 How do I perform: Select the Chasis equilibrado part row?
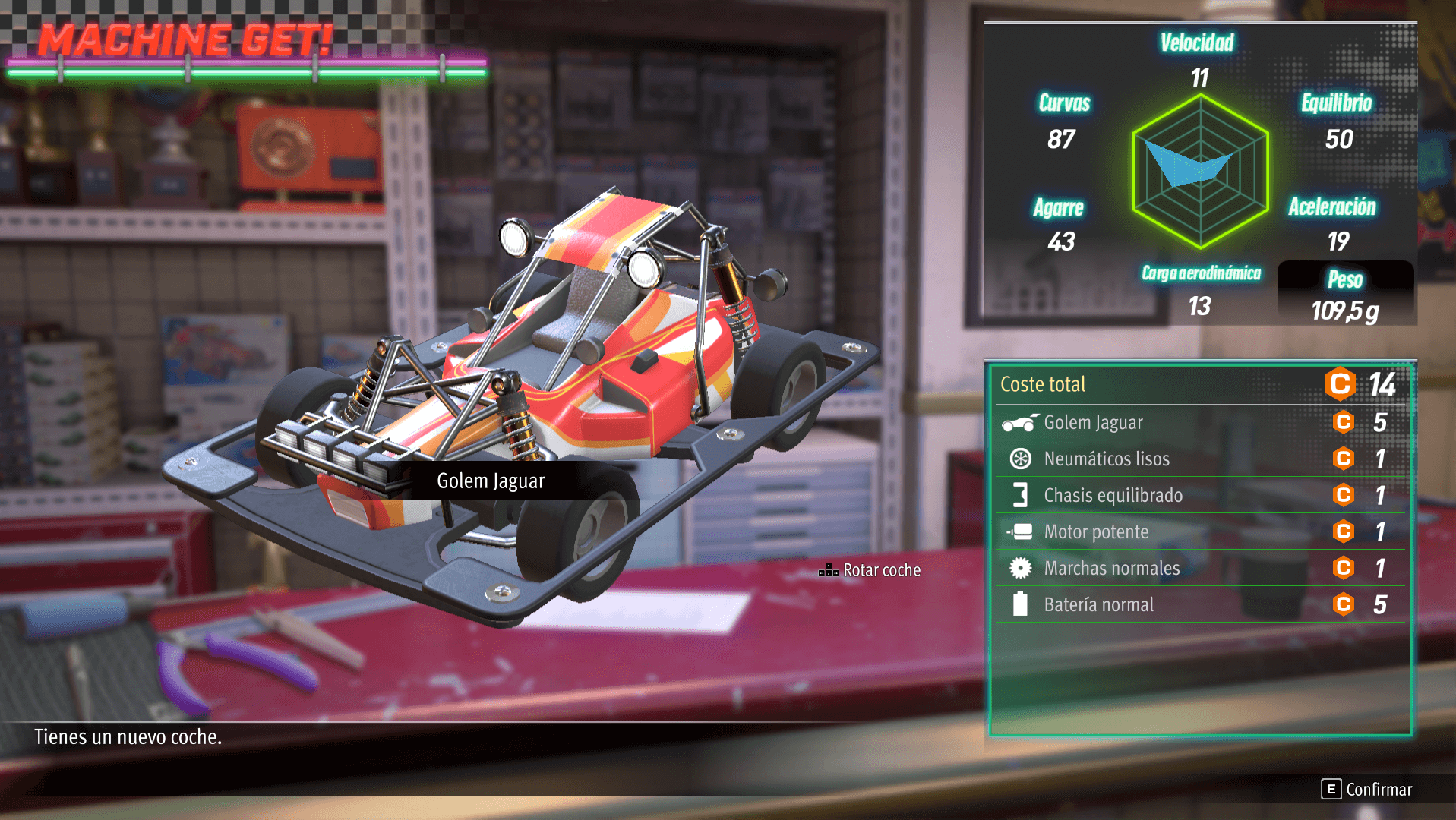[1200, 496]
